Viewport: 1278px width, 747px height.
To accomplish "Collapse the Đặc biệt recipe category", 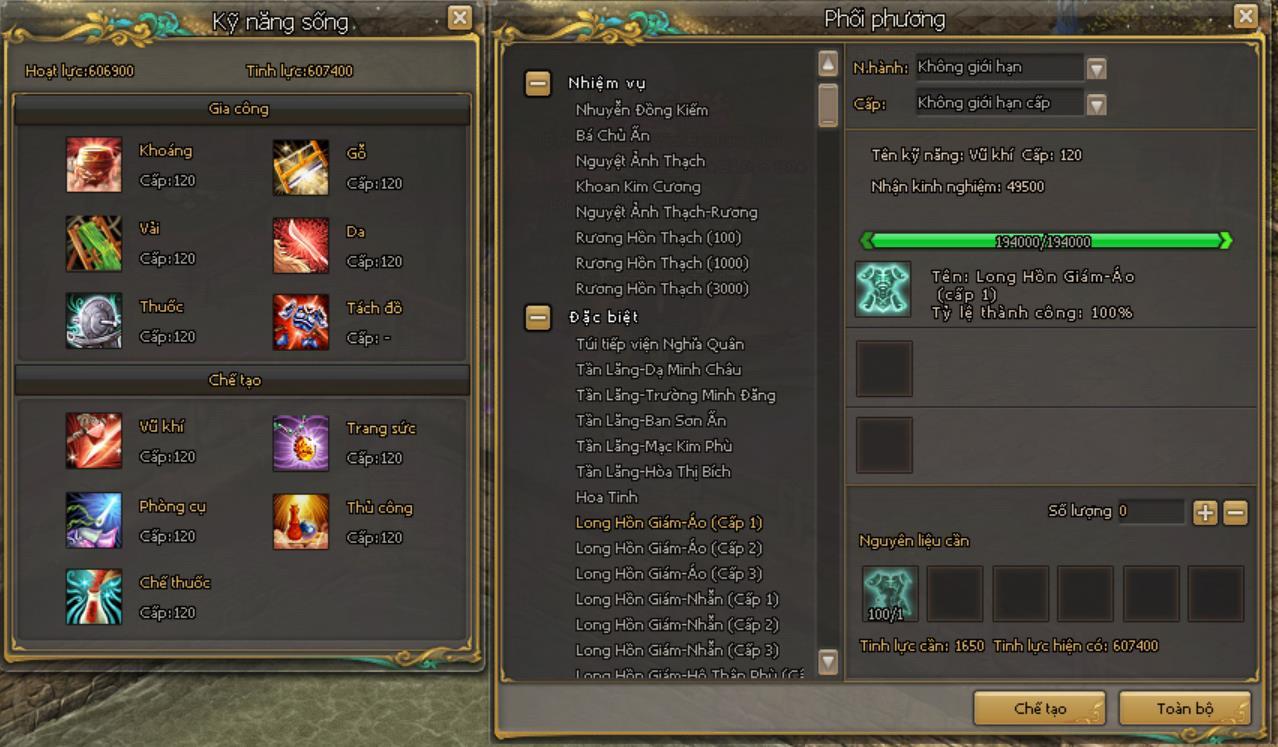I will pos(538,318).
